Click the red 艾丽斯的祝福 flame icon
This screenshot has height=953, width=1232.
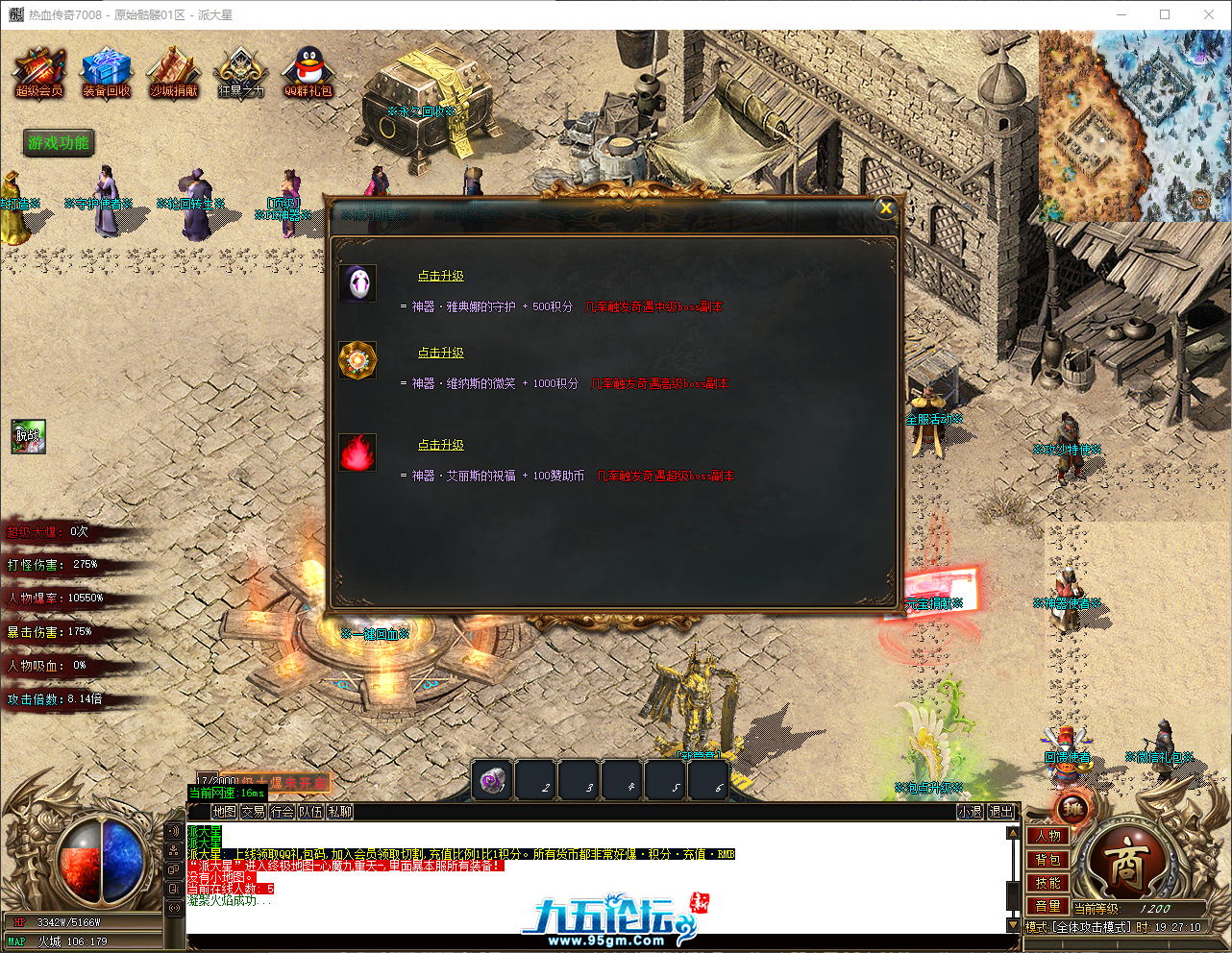coord(357,453)
